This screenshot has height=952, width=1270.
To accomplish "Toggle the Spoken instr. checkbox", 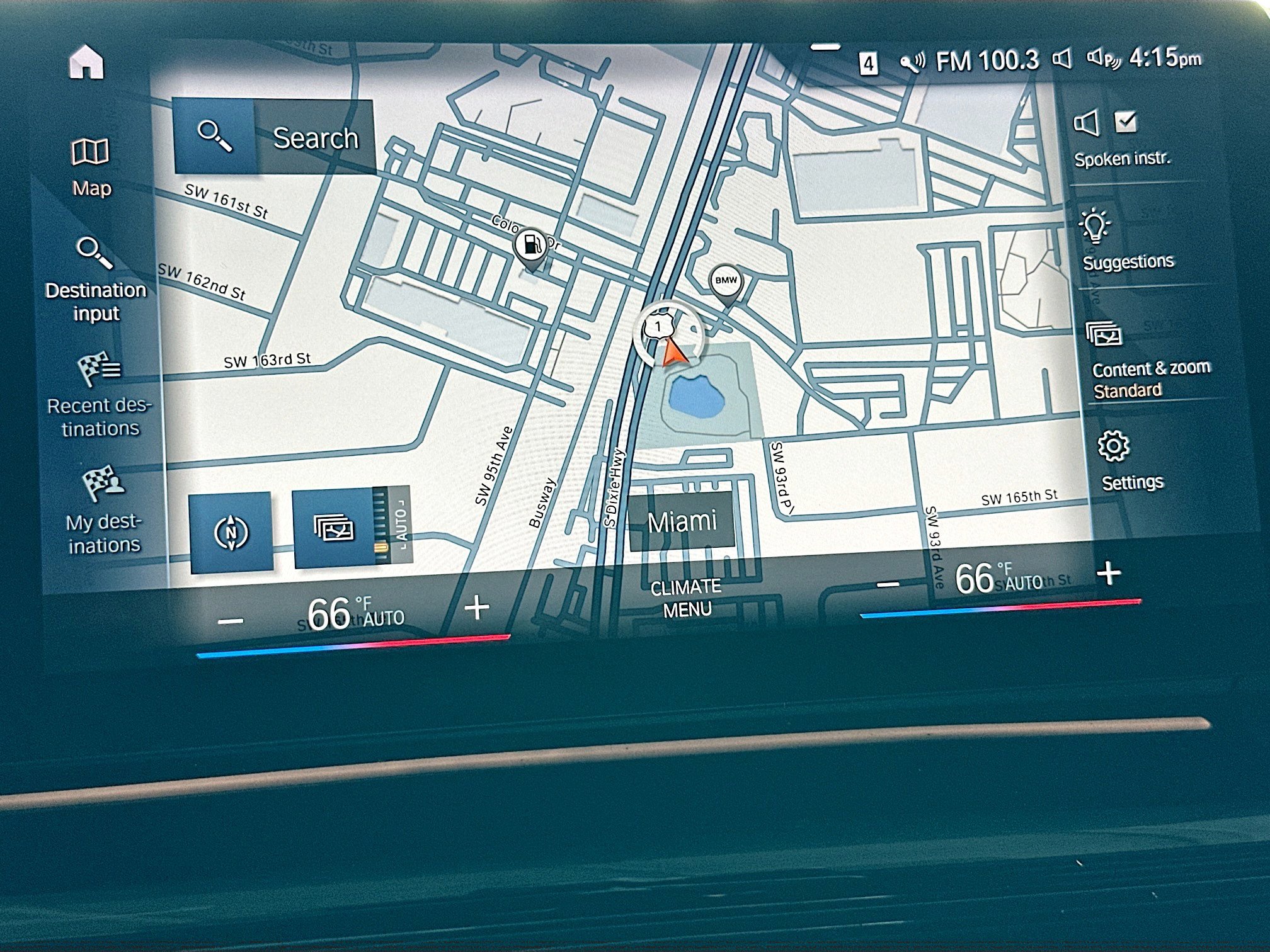I will pyautogui.click(x=1125, y=122).
